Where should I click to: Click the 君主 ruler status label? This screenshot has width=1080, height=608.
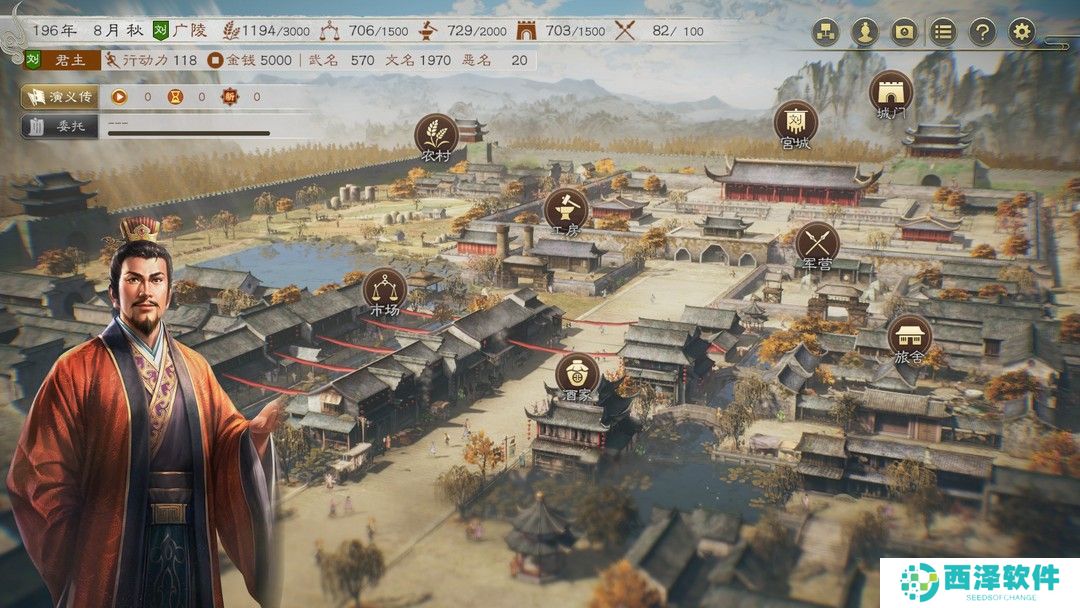[70, 60]
